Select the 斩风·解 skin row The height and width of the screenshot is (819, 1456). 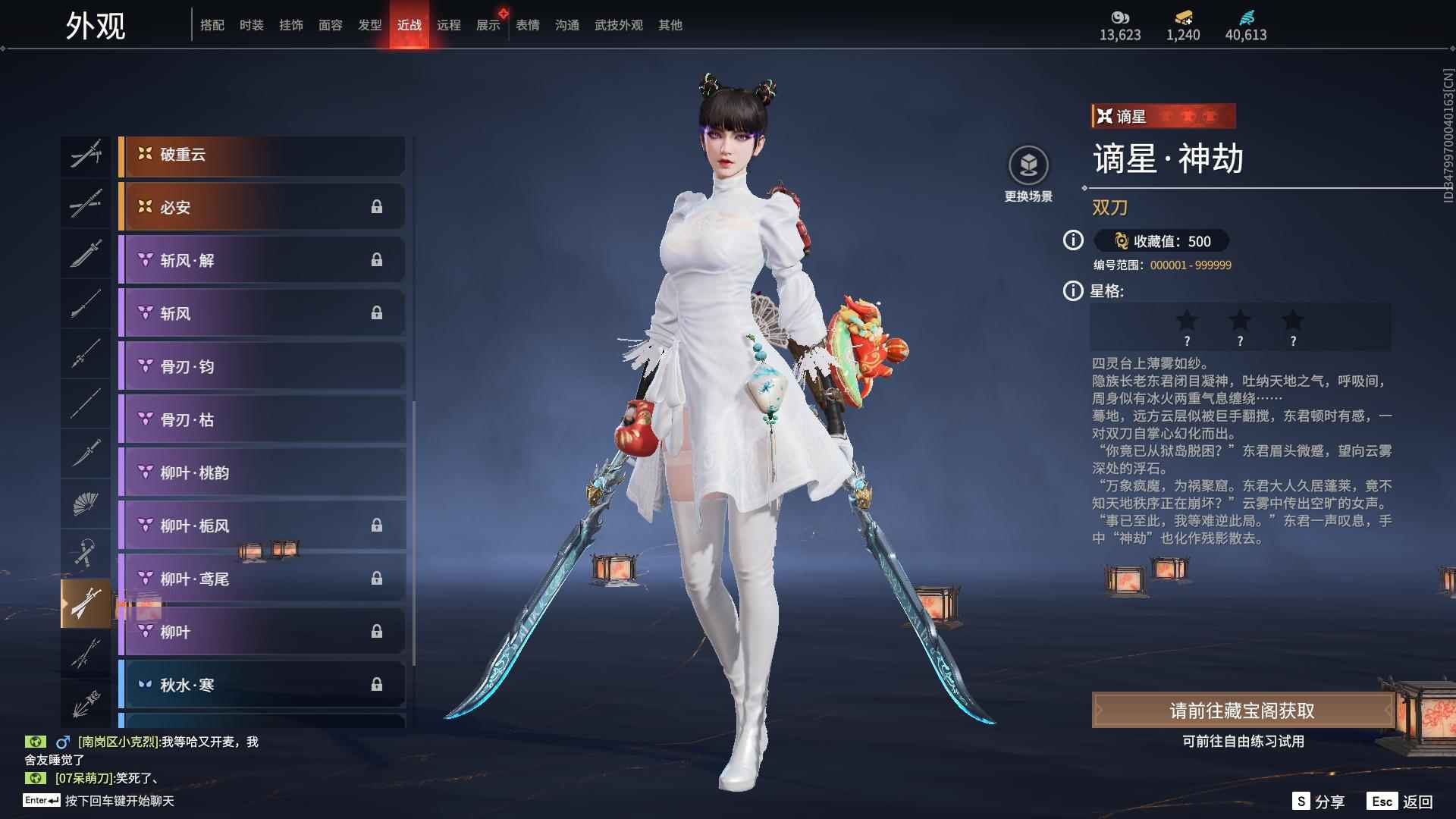(262, 260)
